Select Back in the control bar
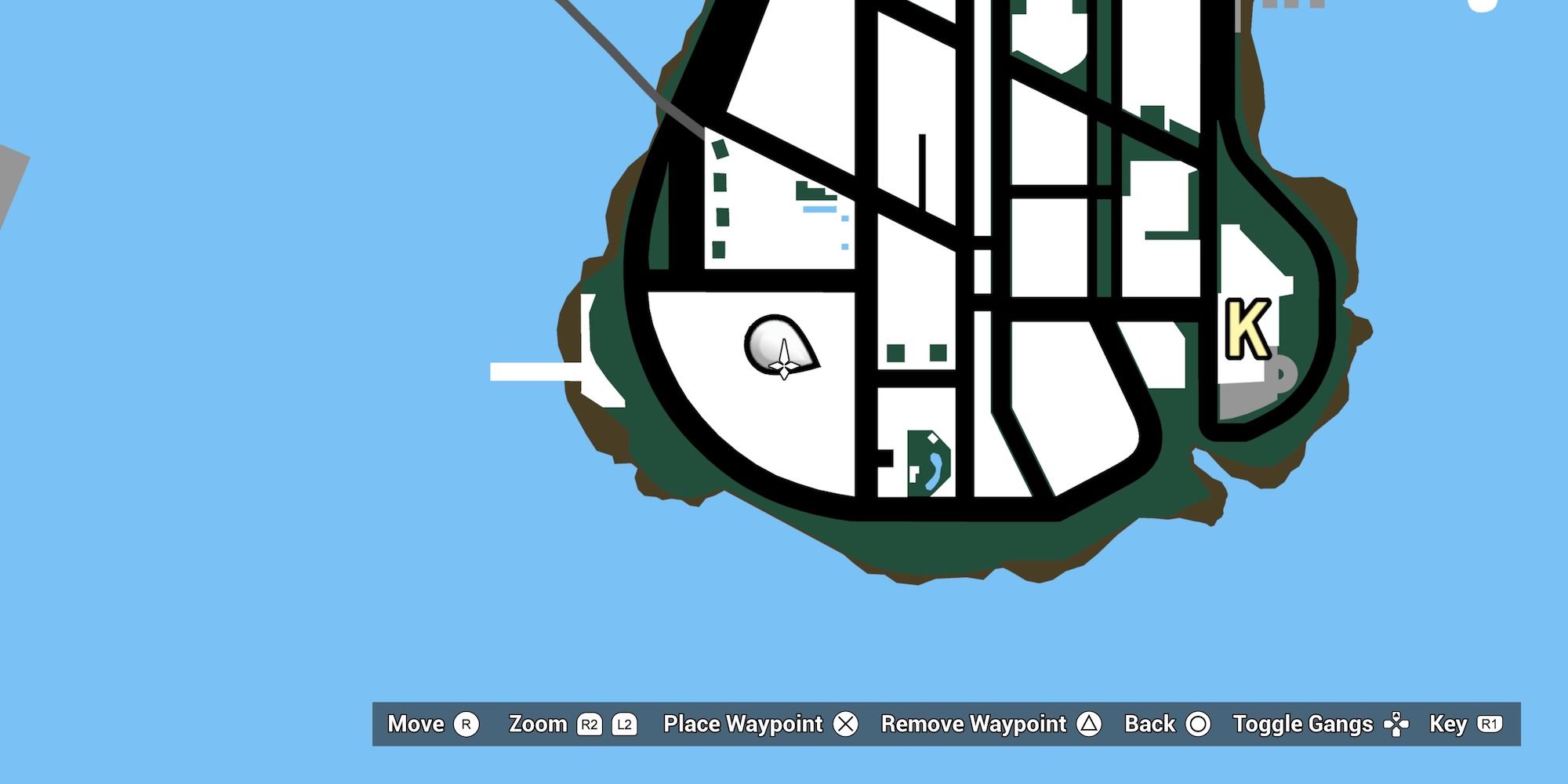The height and width of the screenshot is (784, 1568). pos(1150,724)
